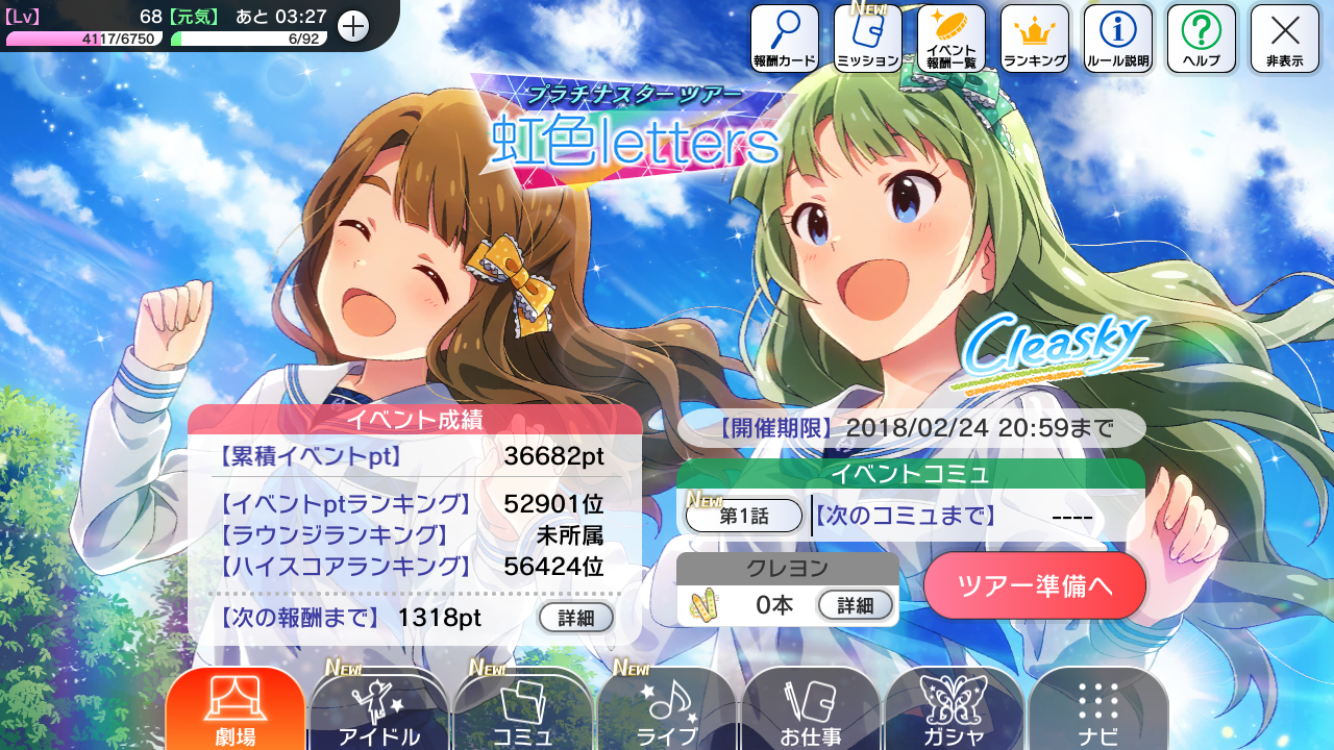The image size is (1334, 750).
Task: Open the 報酬カード reward card viewer
Action: pyautogui.click(x=785, y=39)
